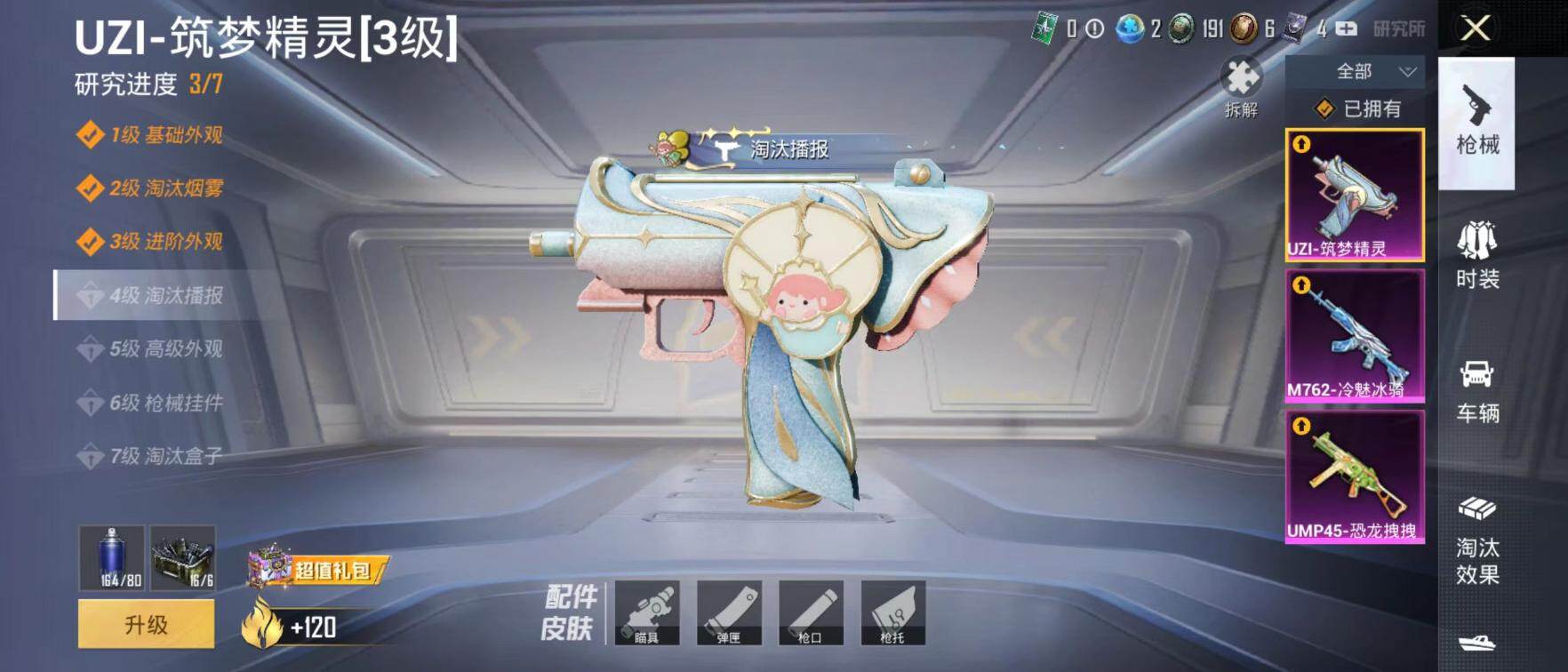Screen dimensions: 1568x672
Task: View level 7 淘汰盒子 entry
Action: tap(151, 456)
